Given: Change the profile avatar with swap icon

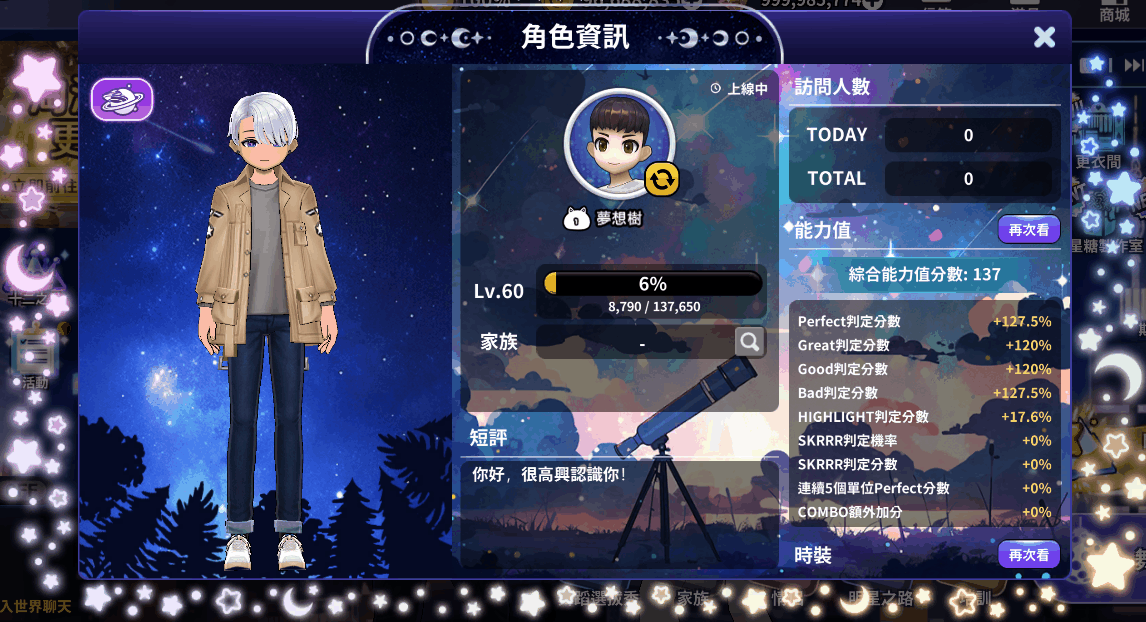Looking at the screenshot, I should 661,179.
